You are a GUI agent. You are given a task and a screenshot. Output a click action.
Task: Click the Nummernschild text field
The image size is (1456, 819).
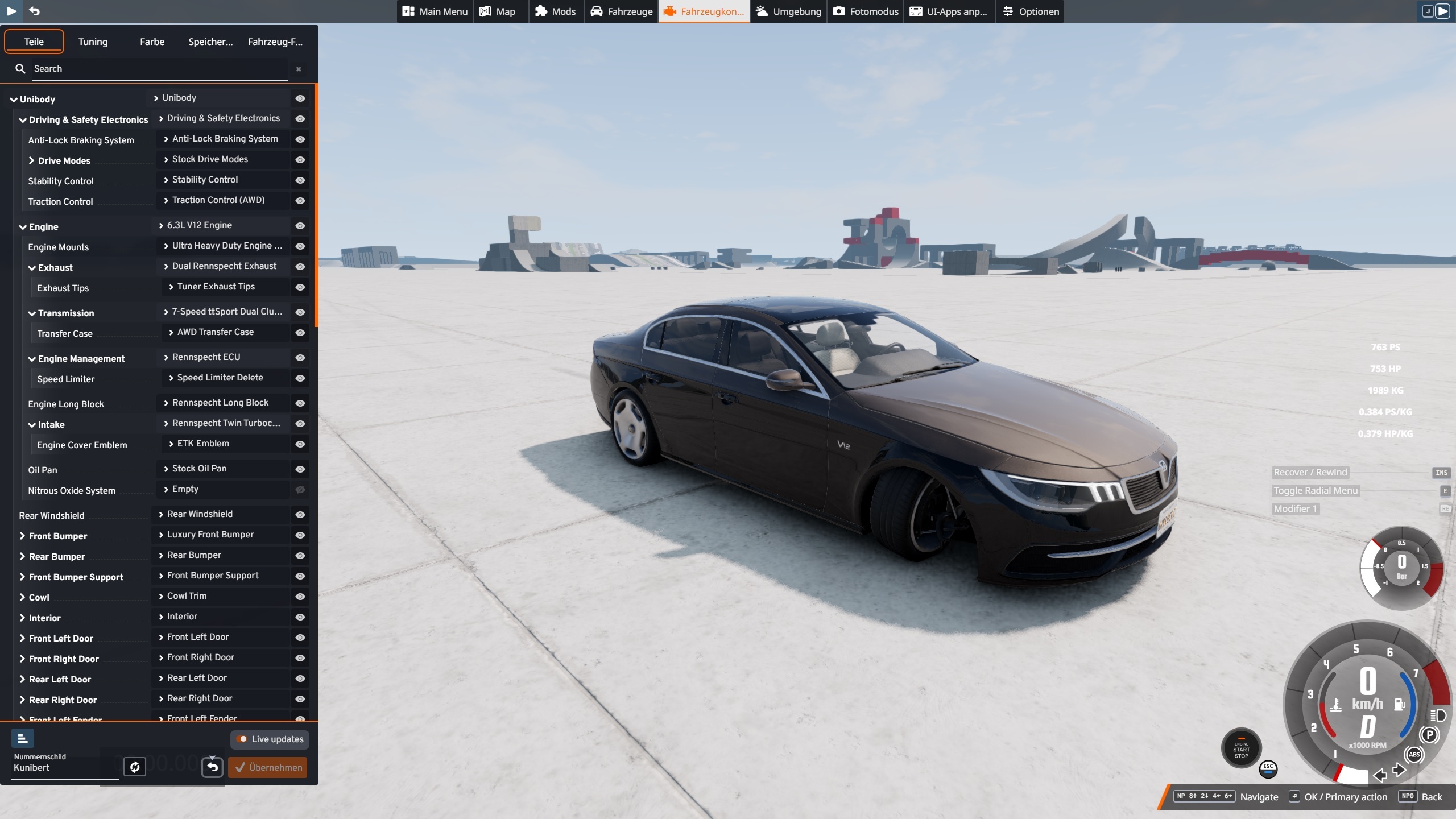(64, 768)
